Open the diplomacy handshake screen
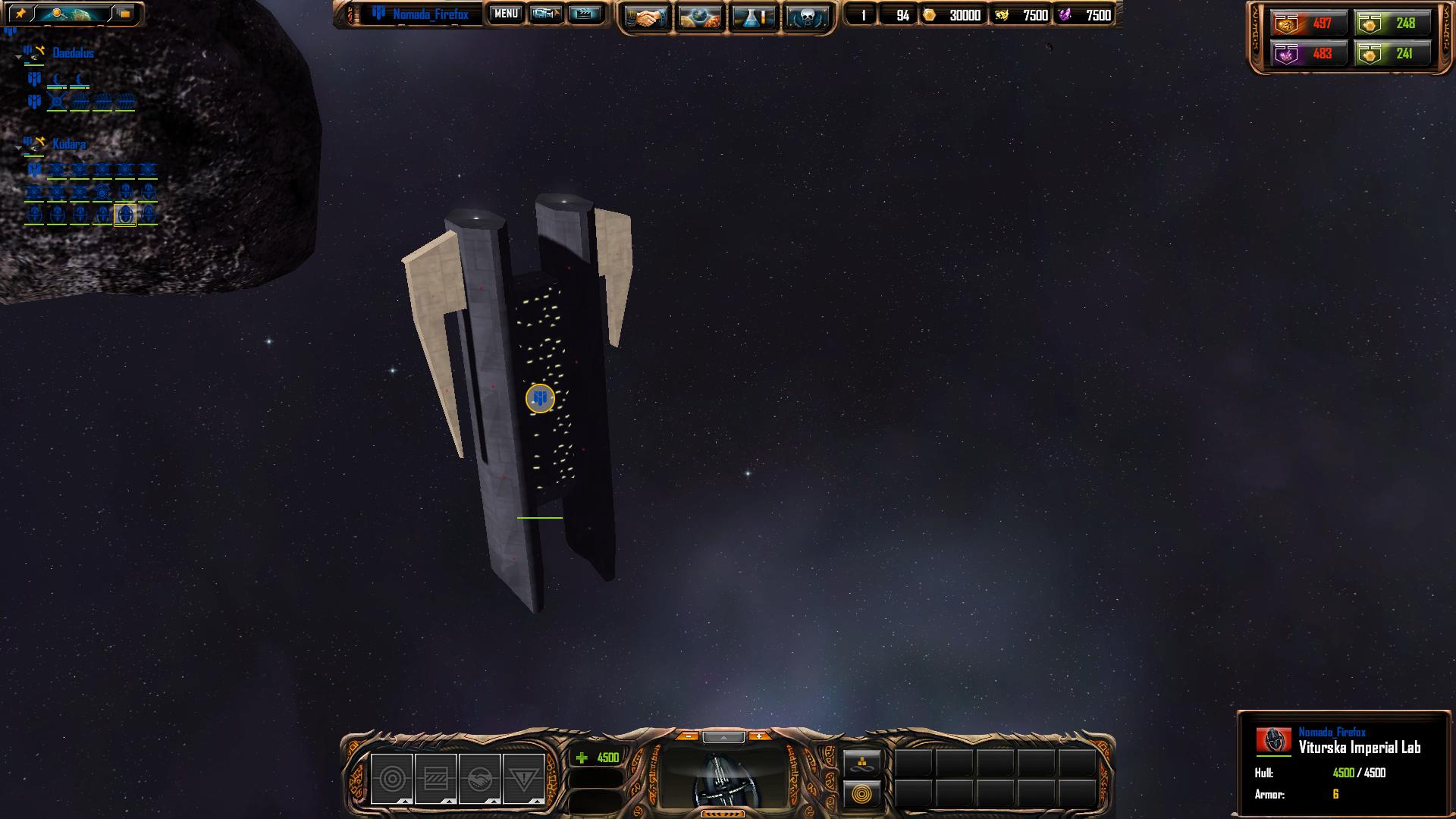The height and width of the screenshot is (819, 1456). pyautogui.click(x=646, y=17)
